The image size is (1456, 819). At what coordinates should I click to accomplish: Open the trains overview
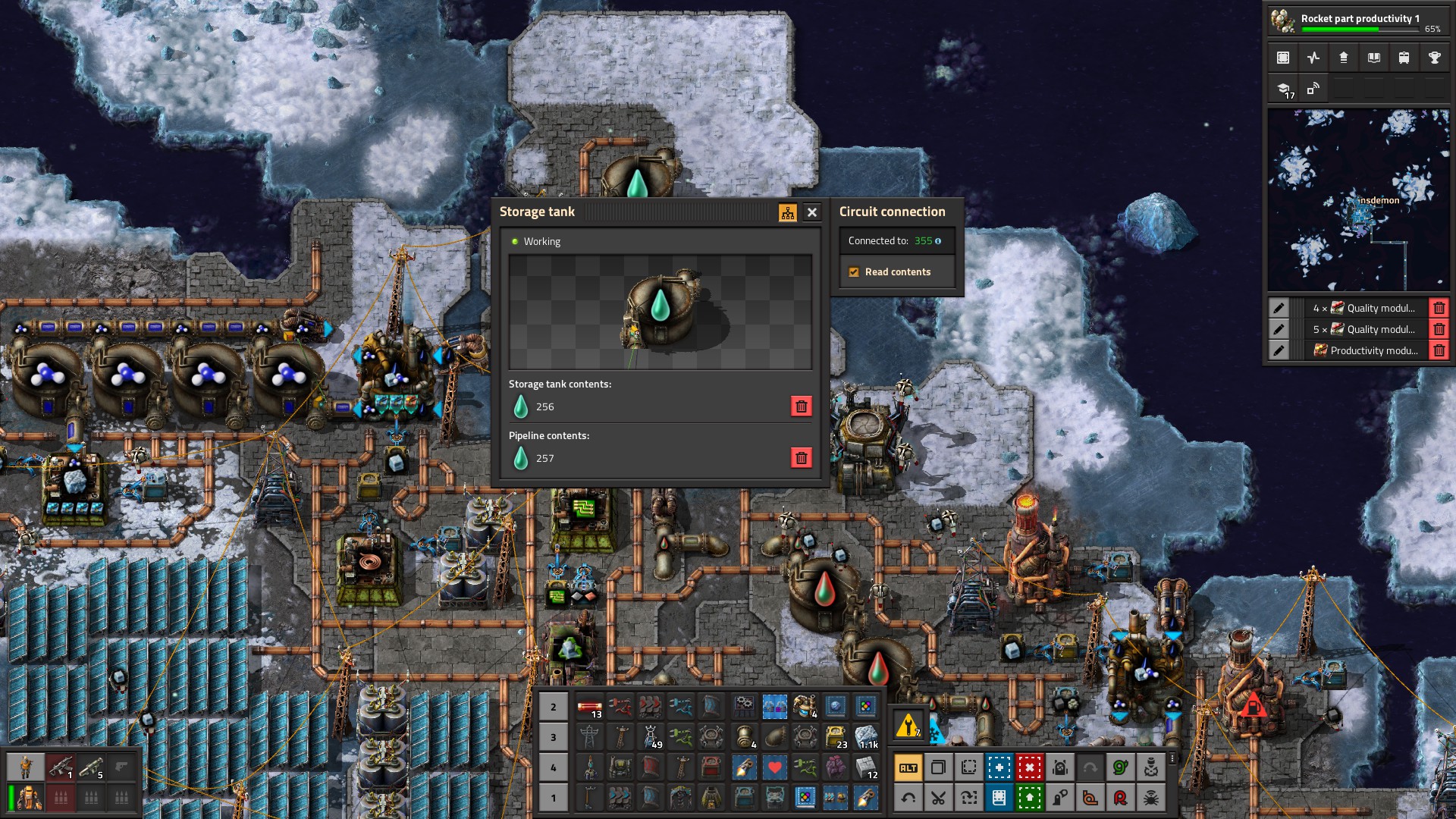pyautogui.click(x=1404, y=58)
